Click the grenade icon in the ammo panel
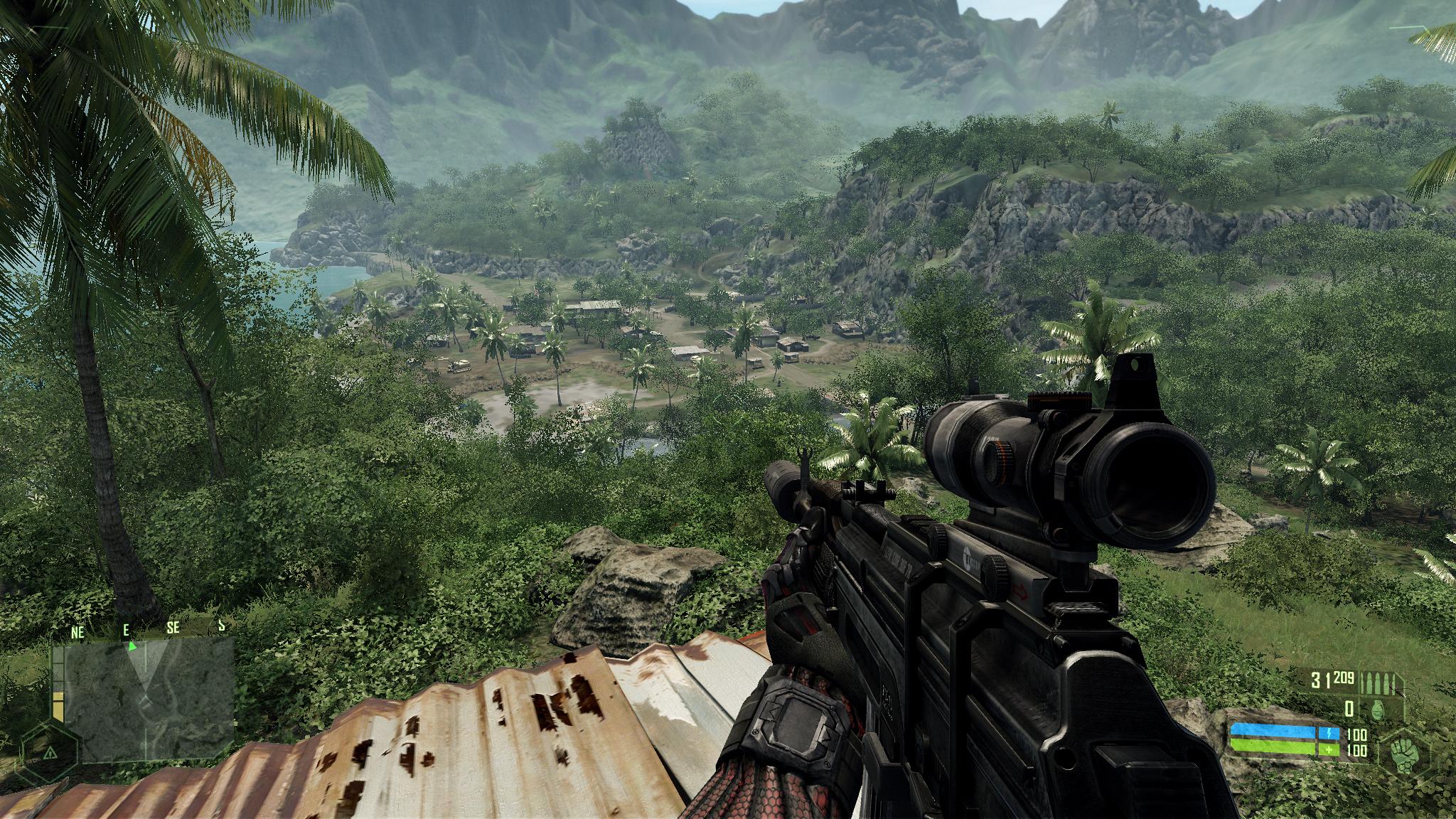Screen dimensions: 1456x819 [1378, 710]
